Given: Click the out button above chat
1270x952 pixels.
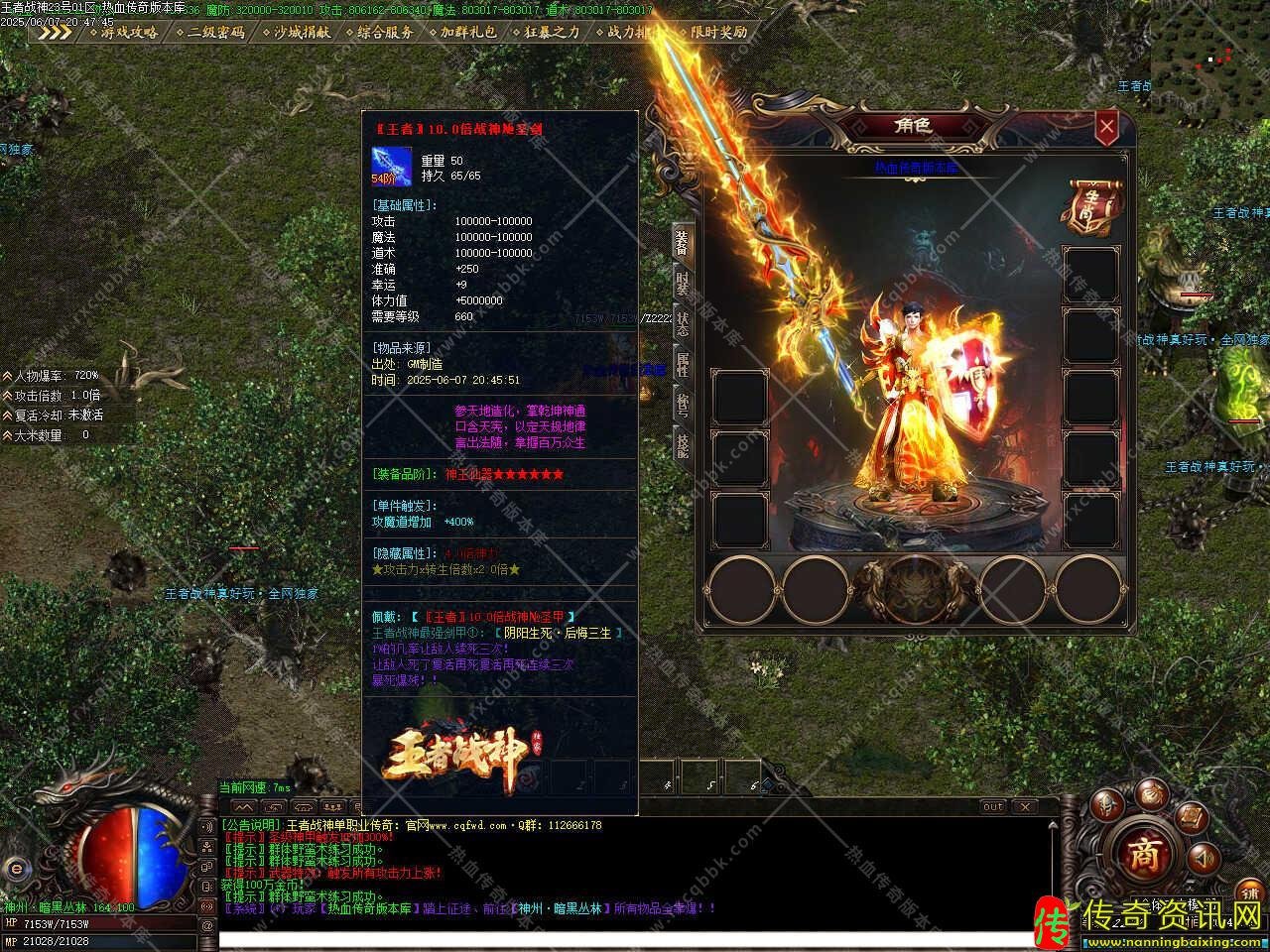Looking at the screenshot, I should (992, 807).
